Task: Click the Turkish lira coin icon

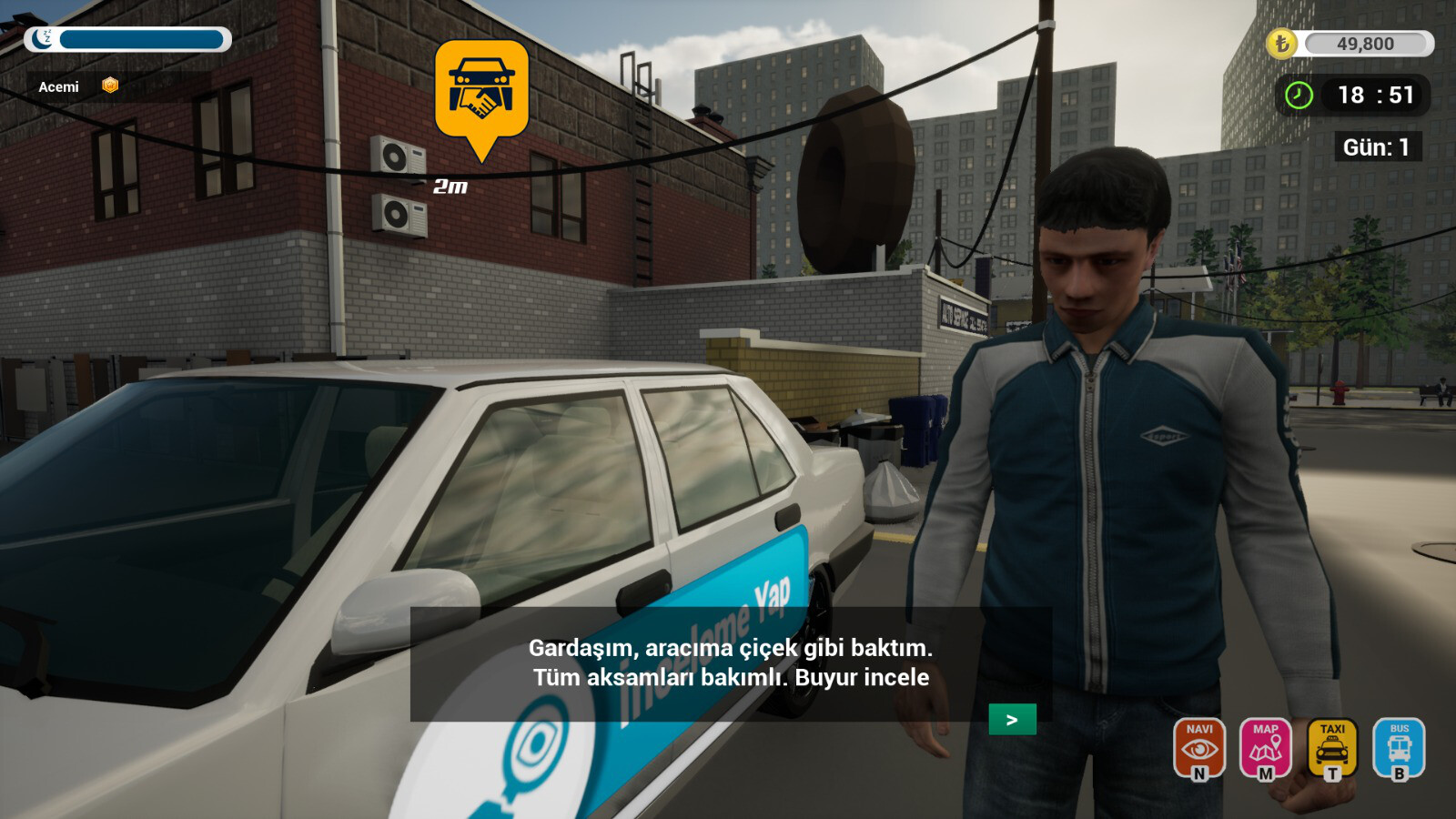Action: [1284, 44]
